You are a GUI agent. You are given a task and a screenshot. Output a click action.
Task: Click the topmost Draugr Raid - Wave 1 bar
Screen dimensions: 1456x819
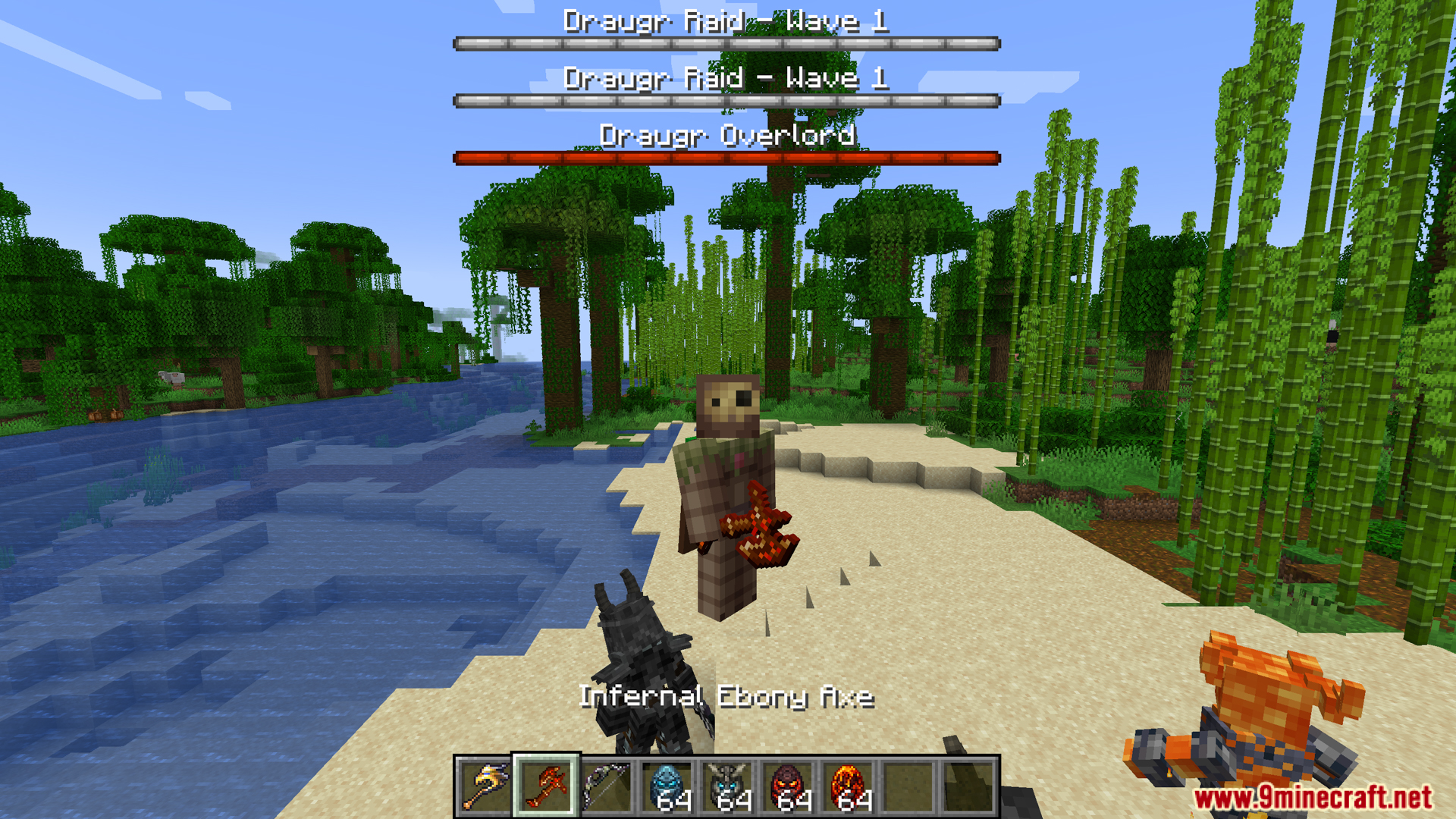point(726,43)
